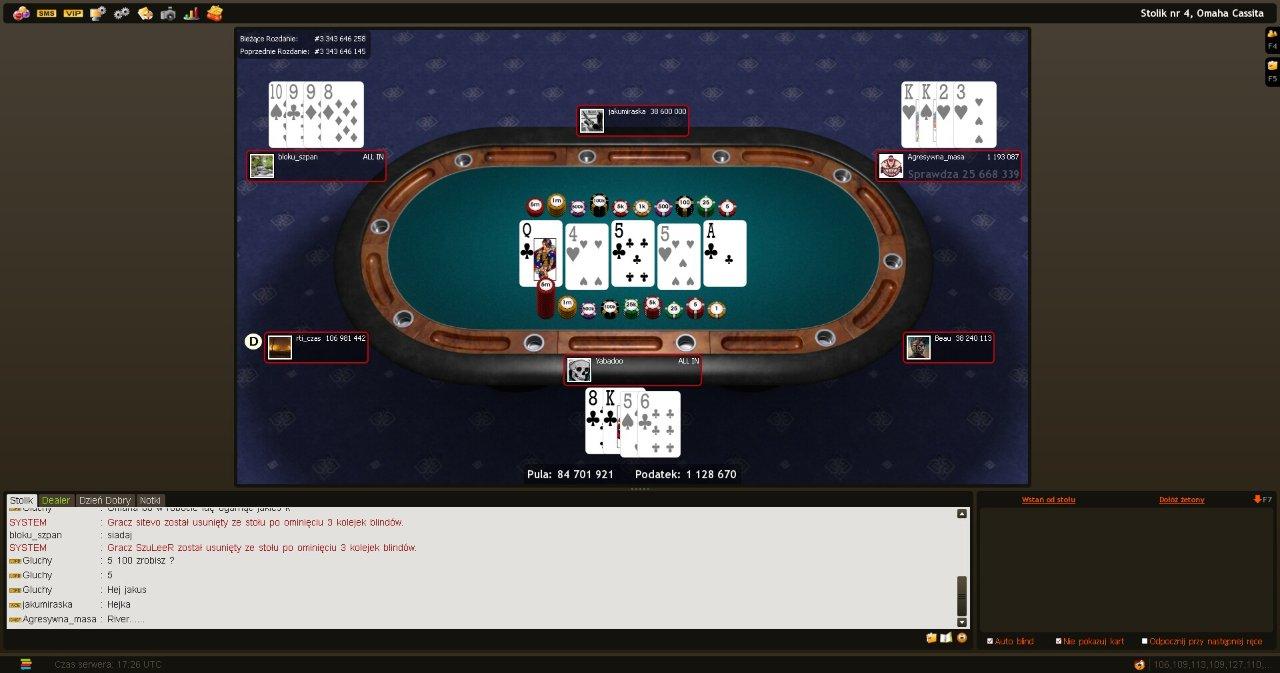This screenshot has width=1280, height=673.
Task: Select player rki_czas's seat panel
Action: coord(316,346)
